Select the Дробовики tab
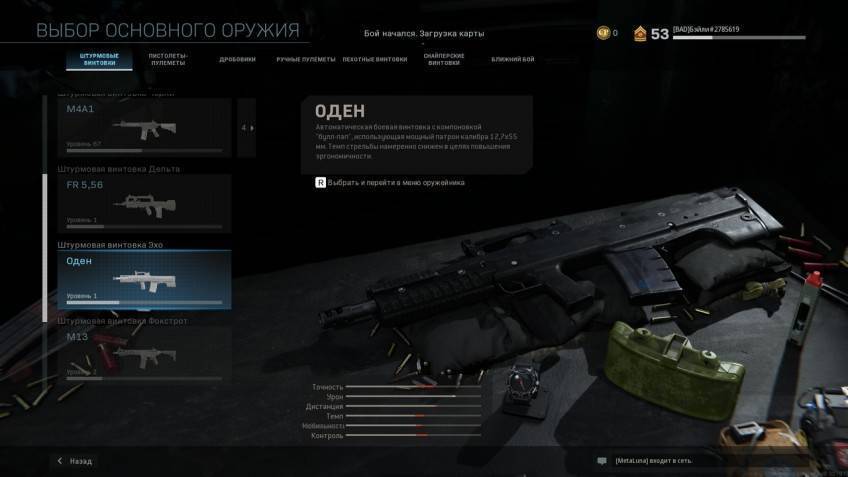 click(x=237, y=59)
